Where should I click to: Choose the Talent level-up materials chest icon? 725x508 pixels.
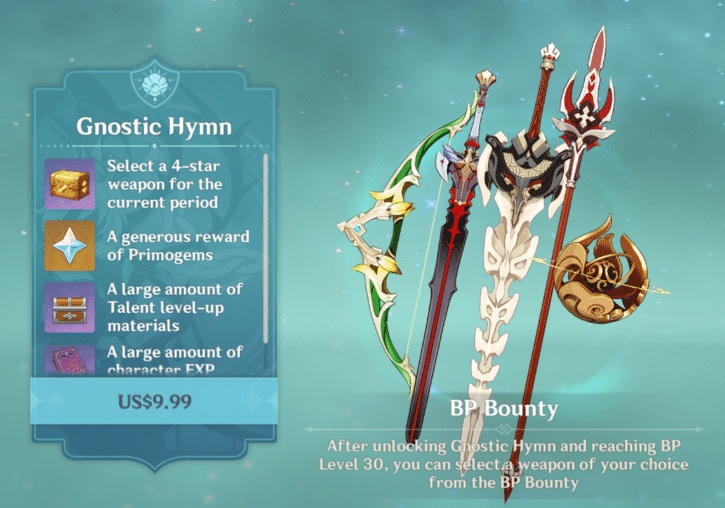(69, 307)
